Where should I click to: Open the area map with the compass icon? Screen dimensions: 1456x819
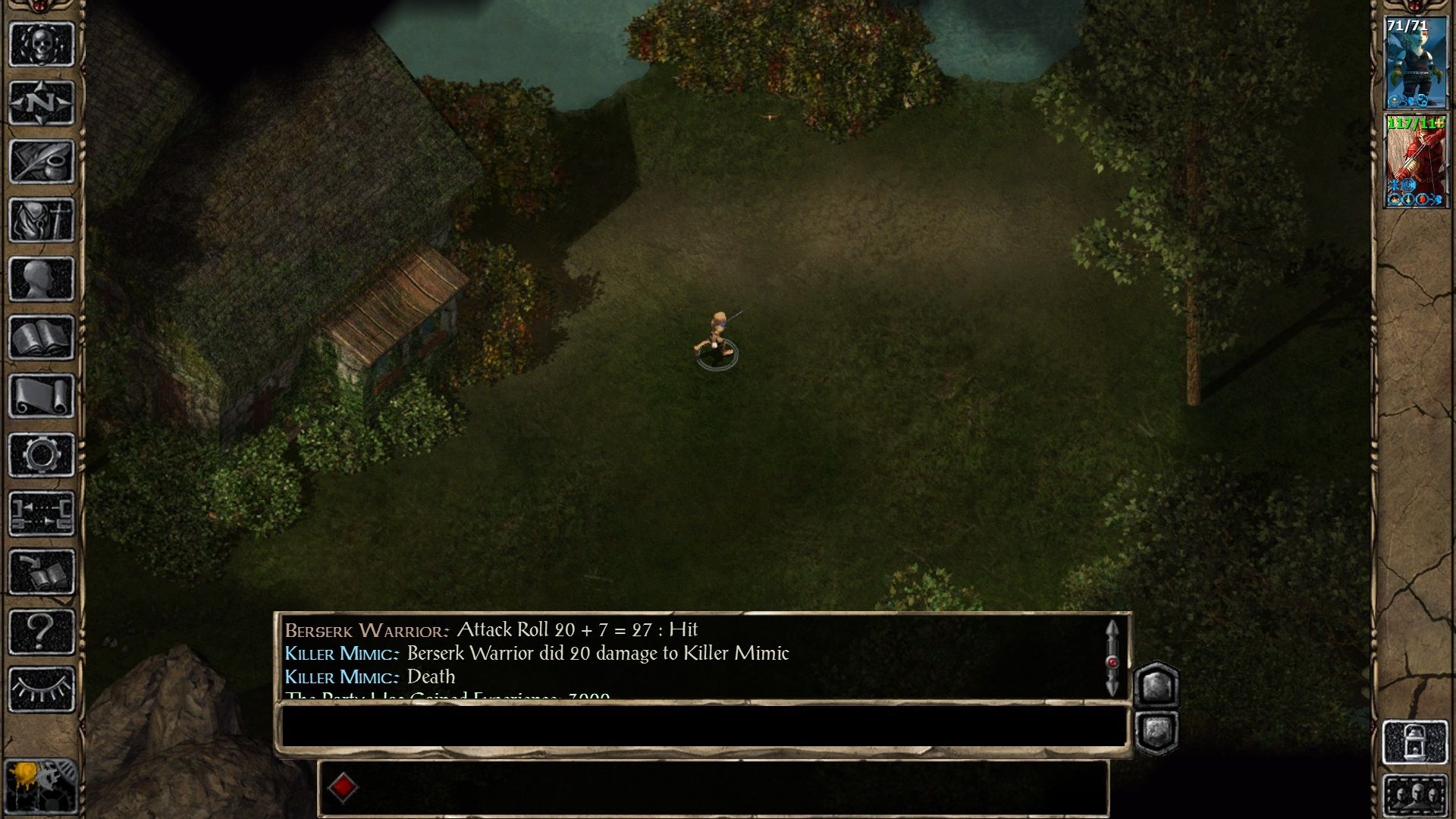click(x=42, y=102)
